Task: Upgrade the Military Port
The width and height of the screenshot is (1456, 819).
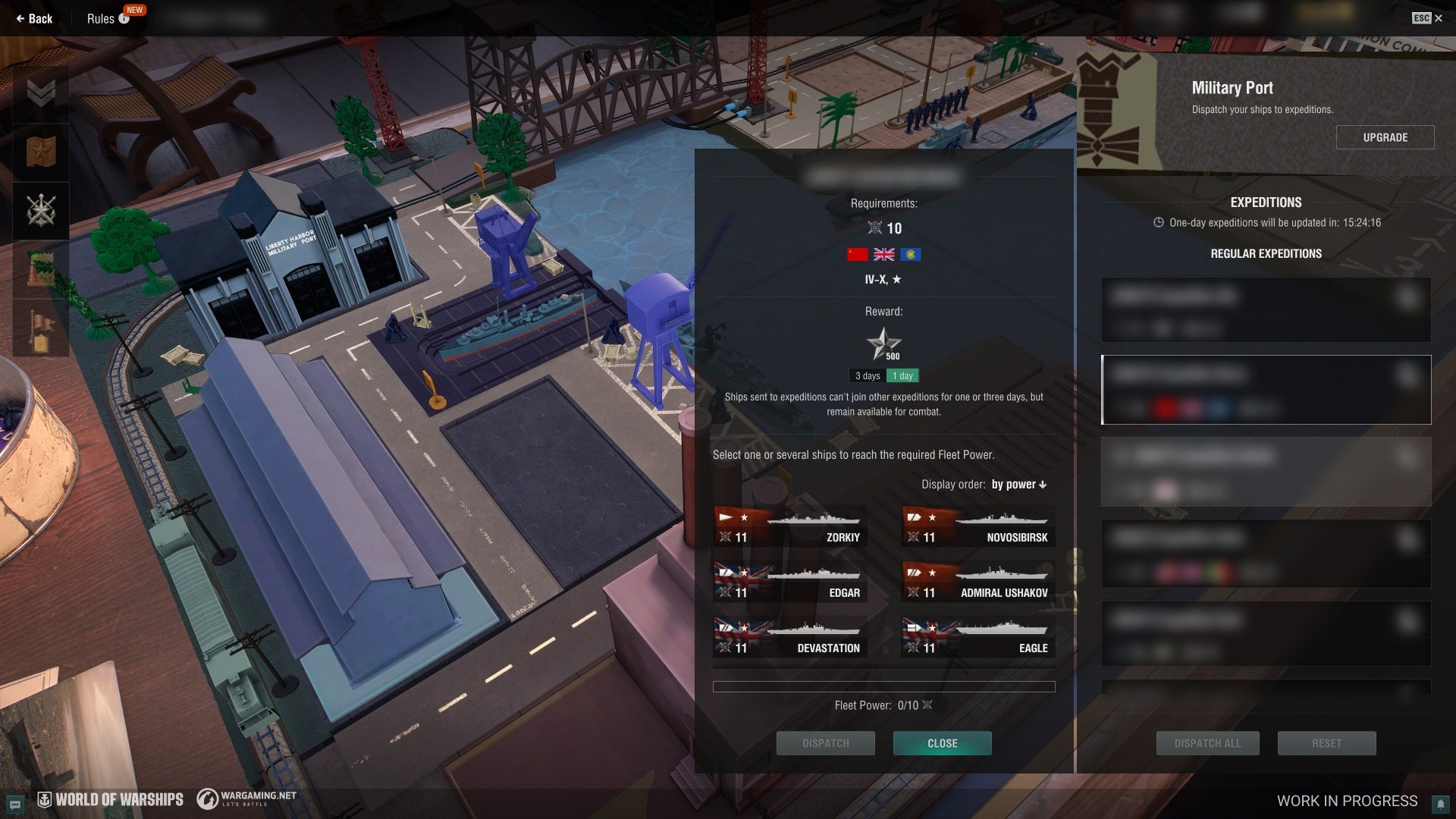Action: point(1385,137)
